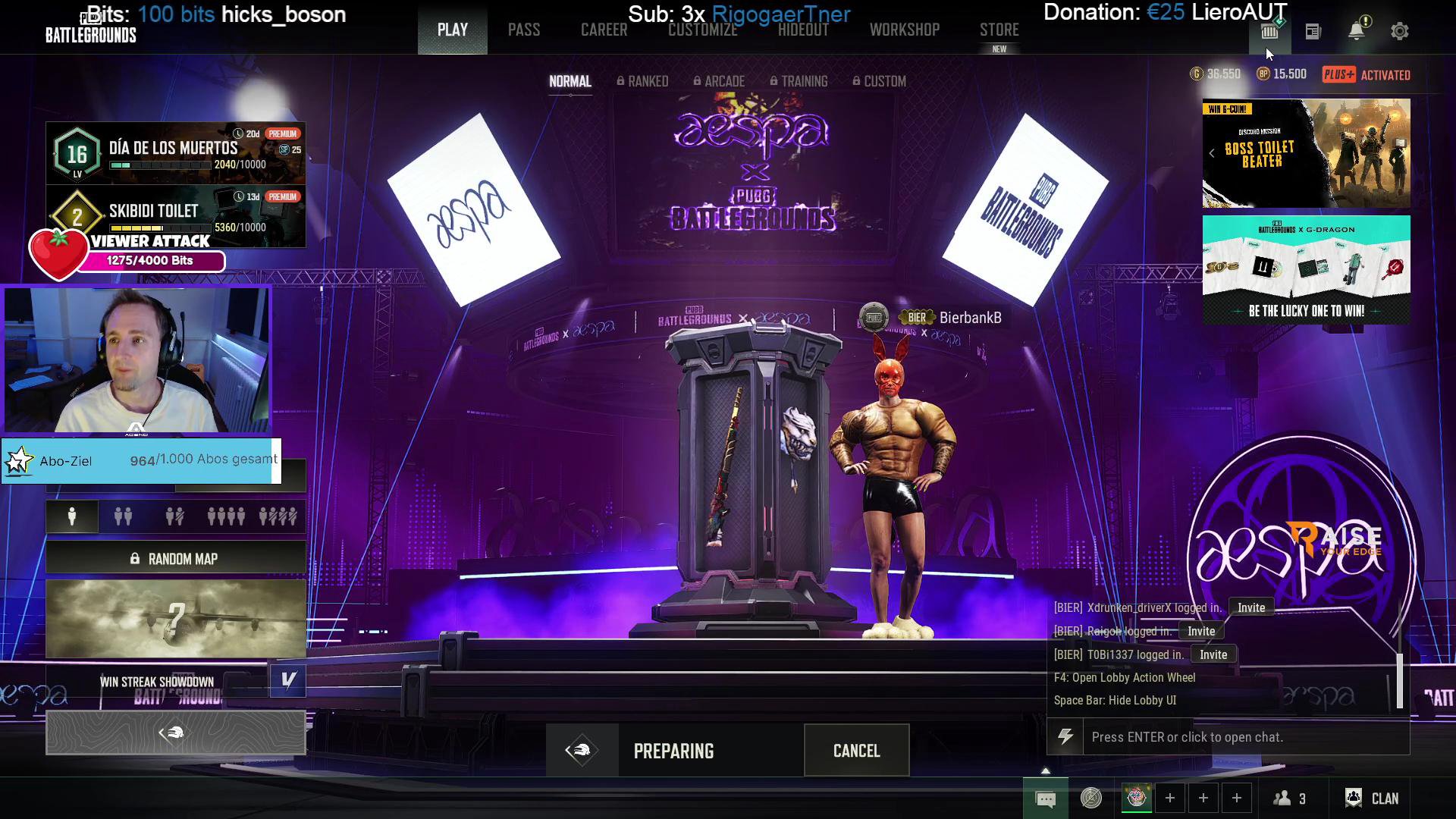Click the lobby chat input field
Screen dimensions: 1456x819
point(1245,737)
